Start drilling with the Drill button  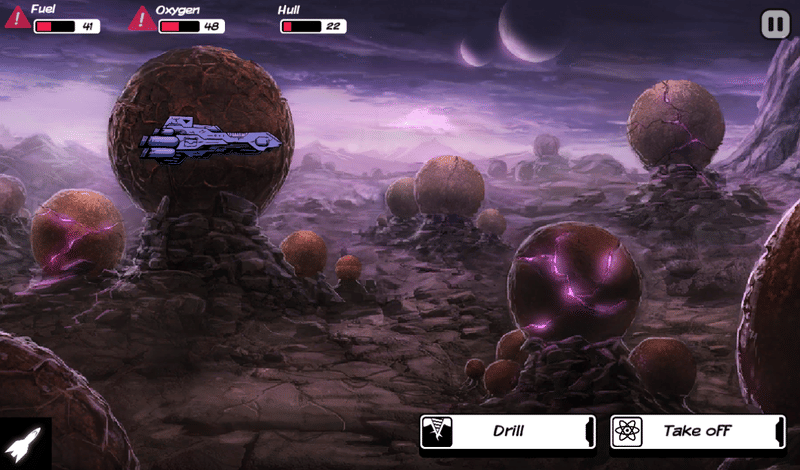(507, 432)
